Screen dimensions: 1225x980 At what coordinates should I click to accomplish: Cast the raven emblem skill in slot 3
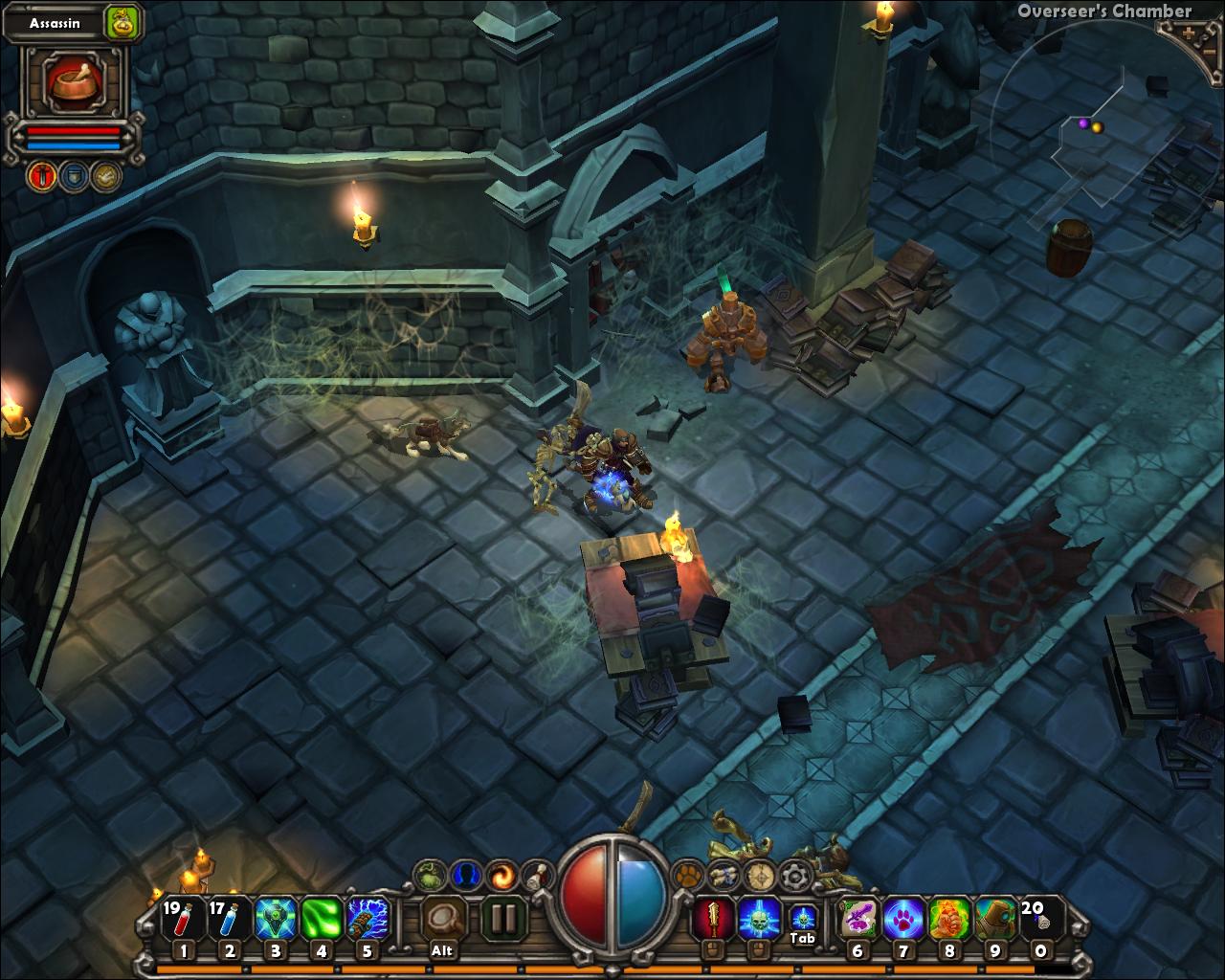point(277,917)
